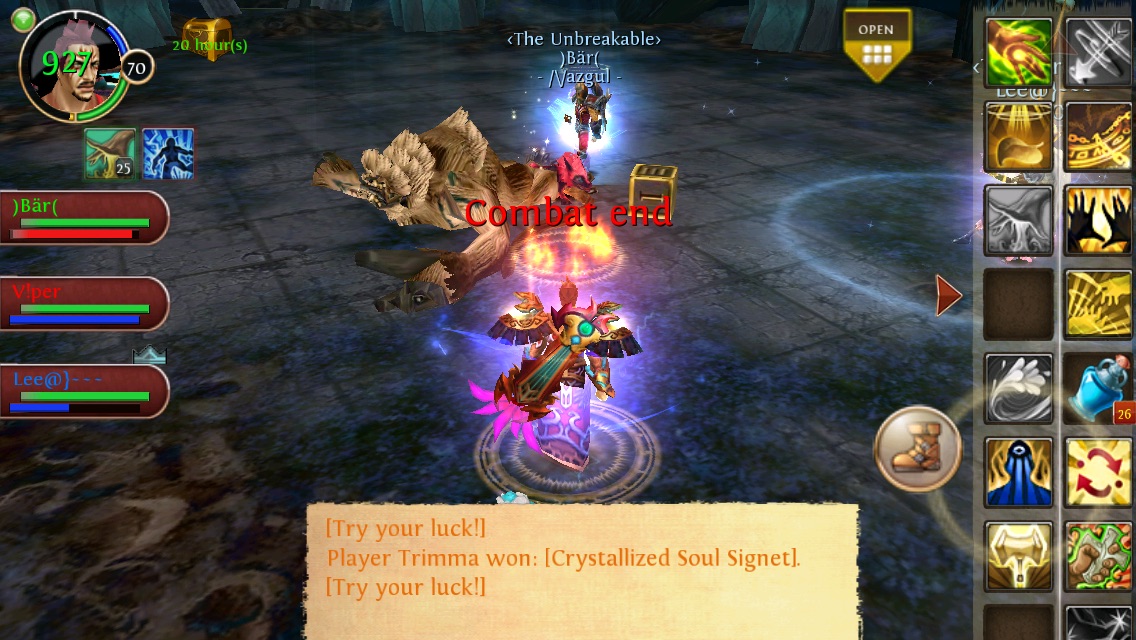1136x640 pixels.
Task: Activate the golden light beam skill
Action: (x=1019, y=136)
